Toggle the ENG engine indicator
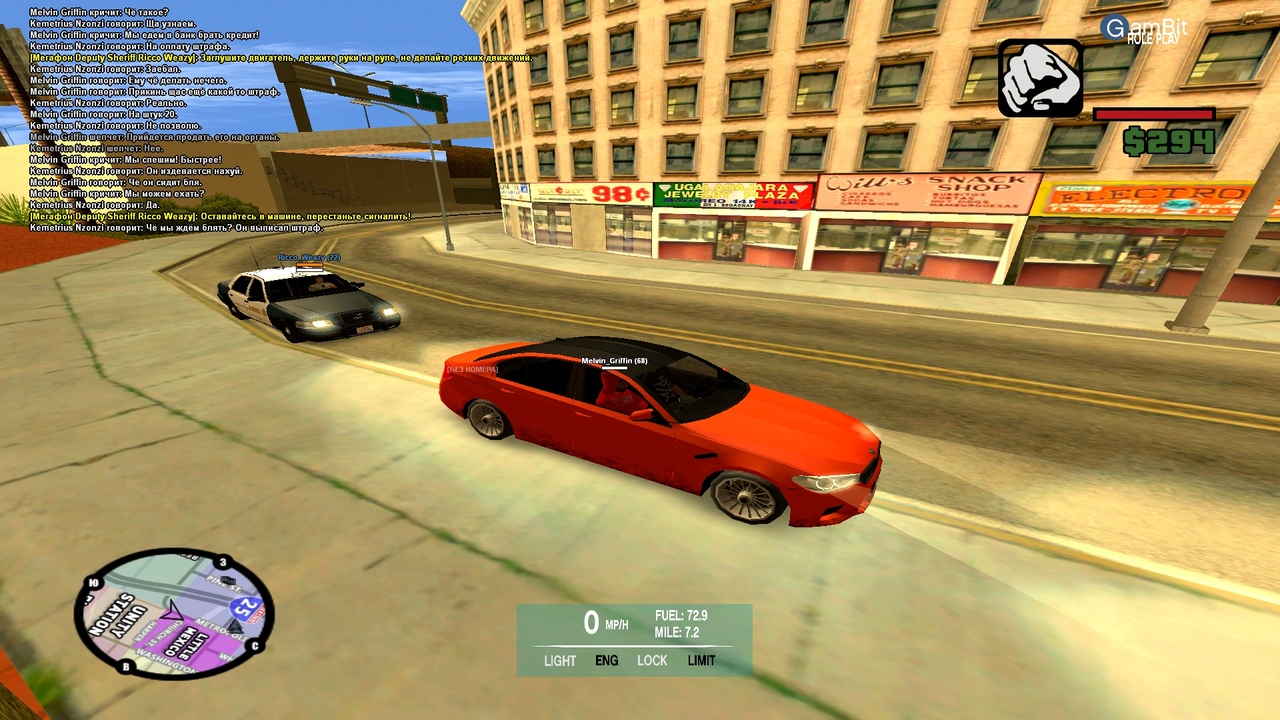 (x=607, y=661)
